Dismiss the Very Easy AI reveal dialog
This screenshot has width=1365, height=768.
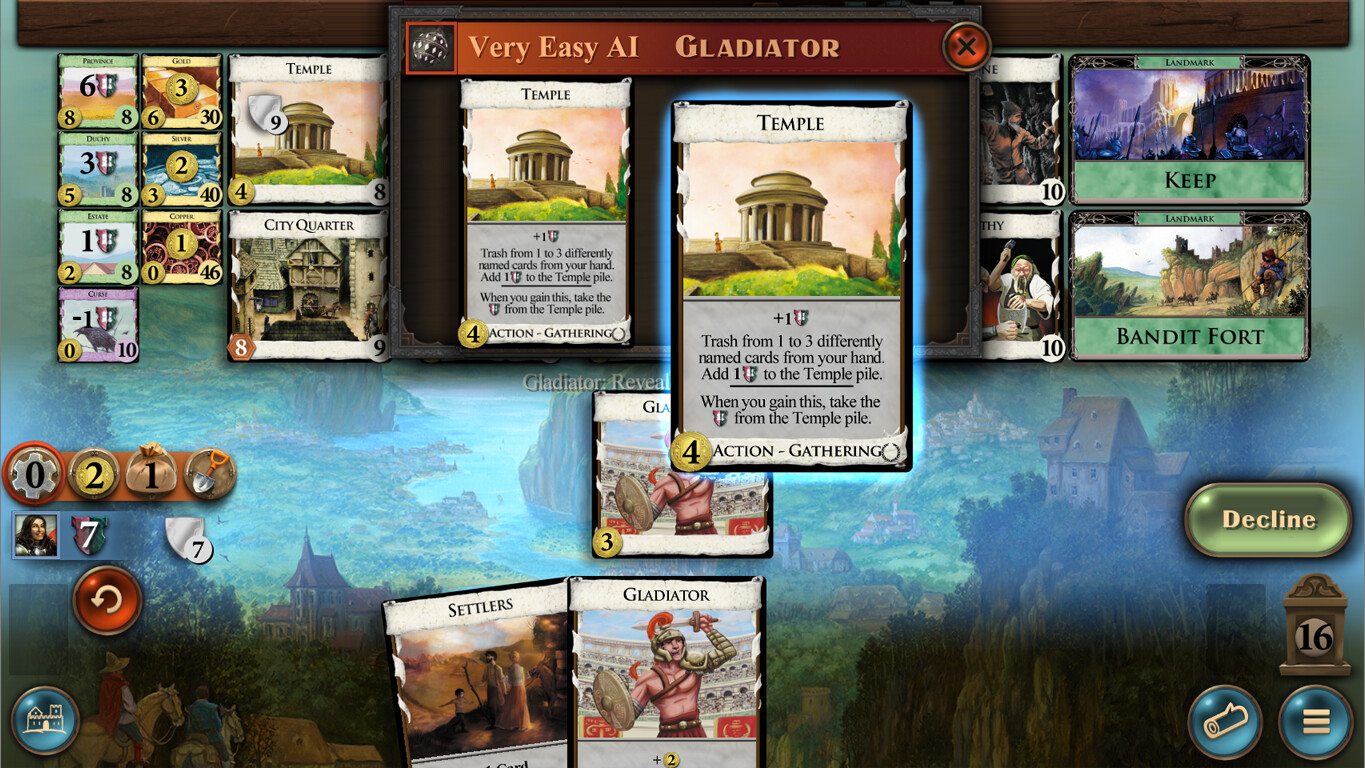(966, 47)
